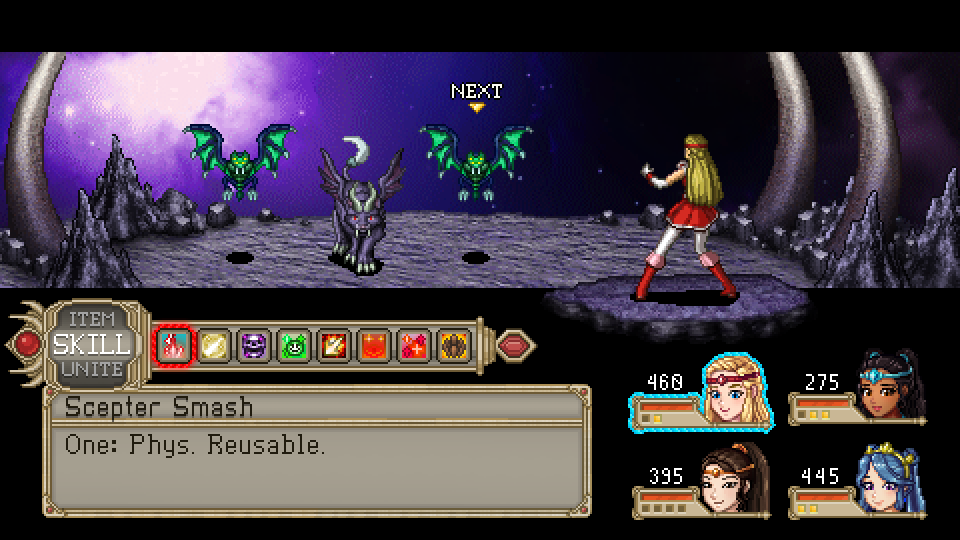Use the pink sparkle healing skill
Viewport: 960px width, 540px height.
(x=412, y=346)
